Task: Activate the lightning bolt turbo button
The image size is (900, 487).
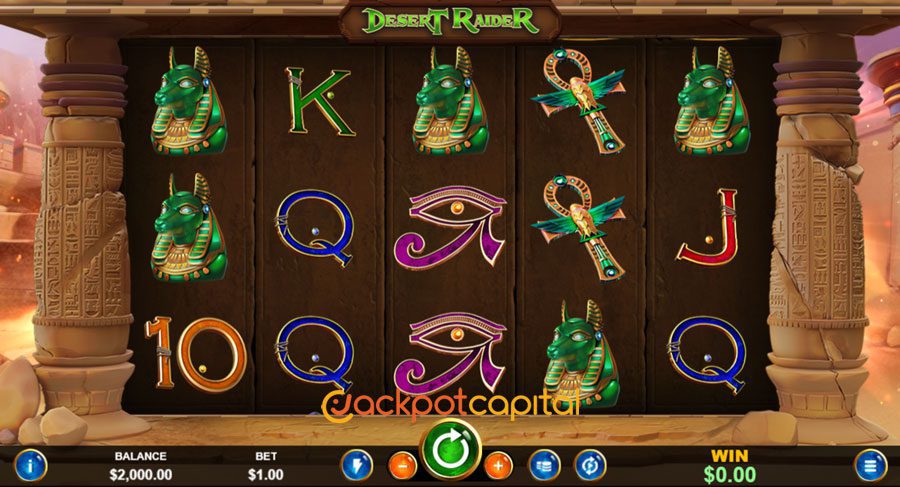Action: (357, 465)
